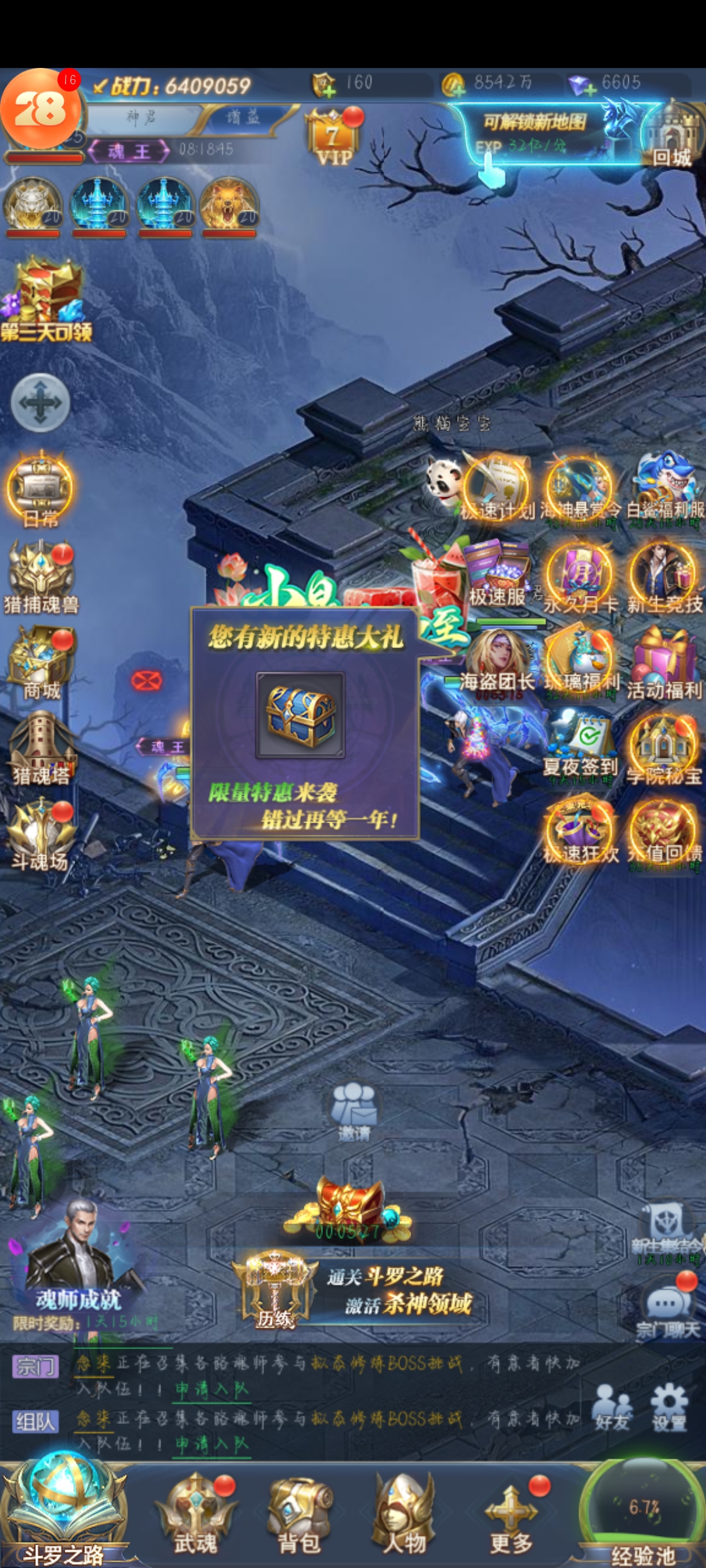Open the 日常 daily menu
The width and height of the screenshot is (706, 1568).
click(x=41, y=490)
